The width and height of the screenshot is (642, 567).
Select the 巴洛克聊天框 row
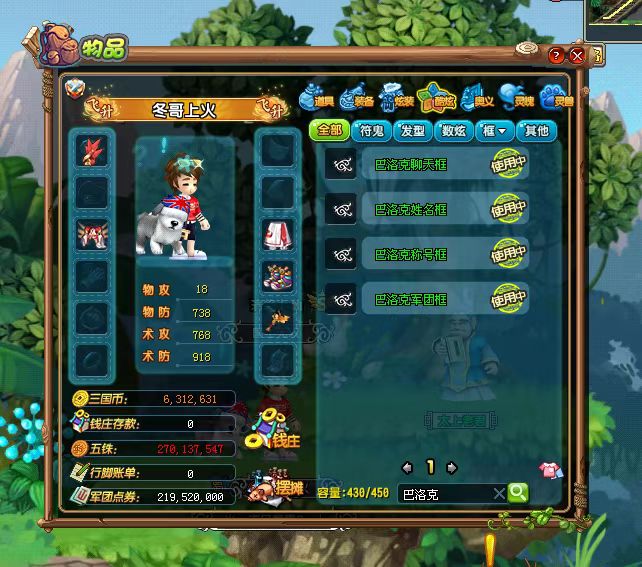[420, 165]
